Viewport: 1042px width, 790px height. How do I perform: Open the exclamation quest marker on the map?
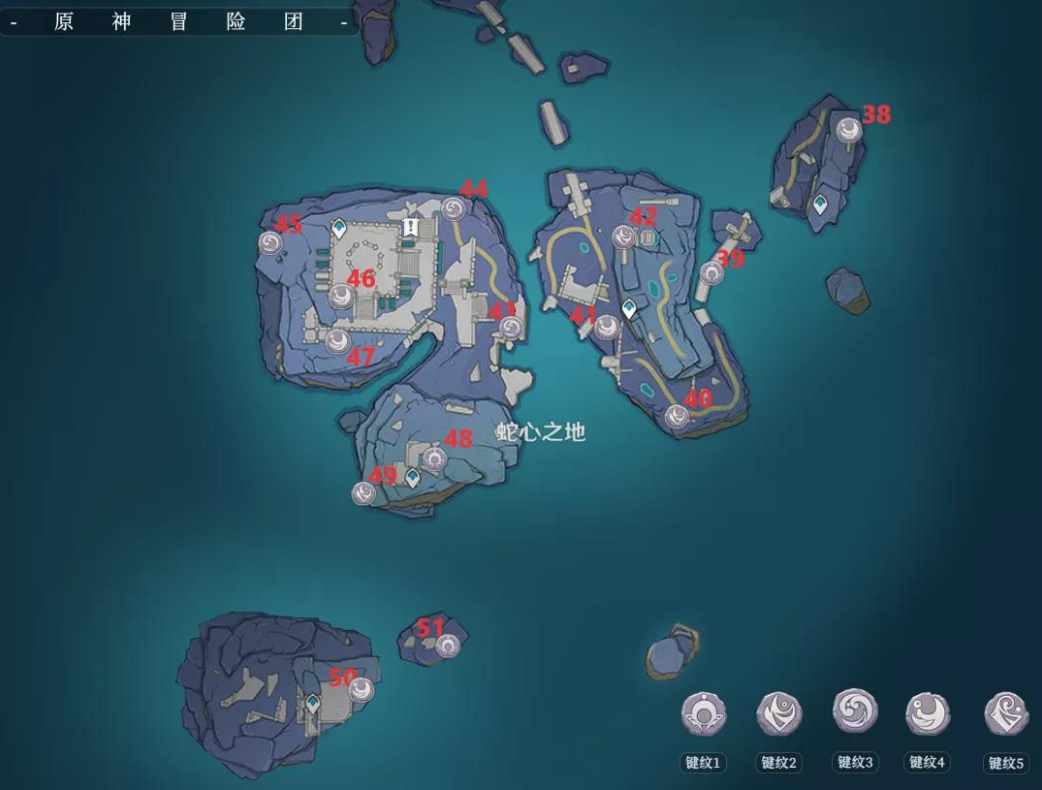(x=410, y=228)
